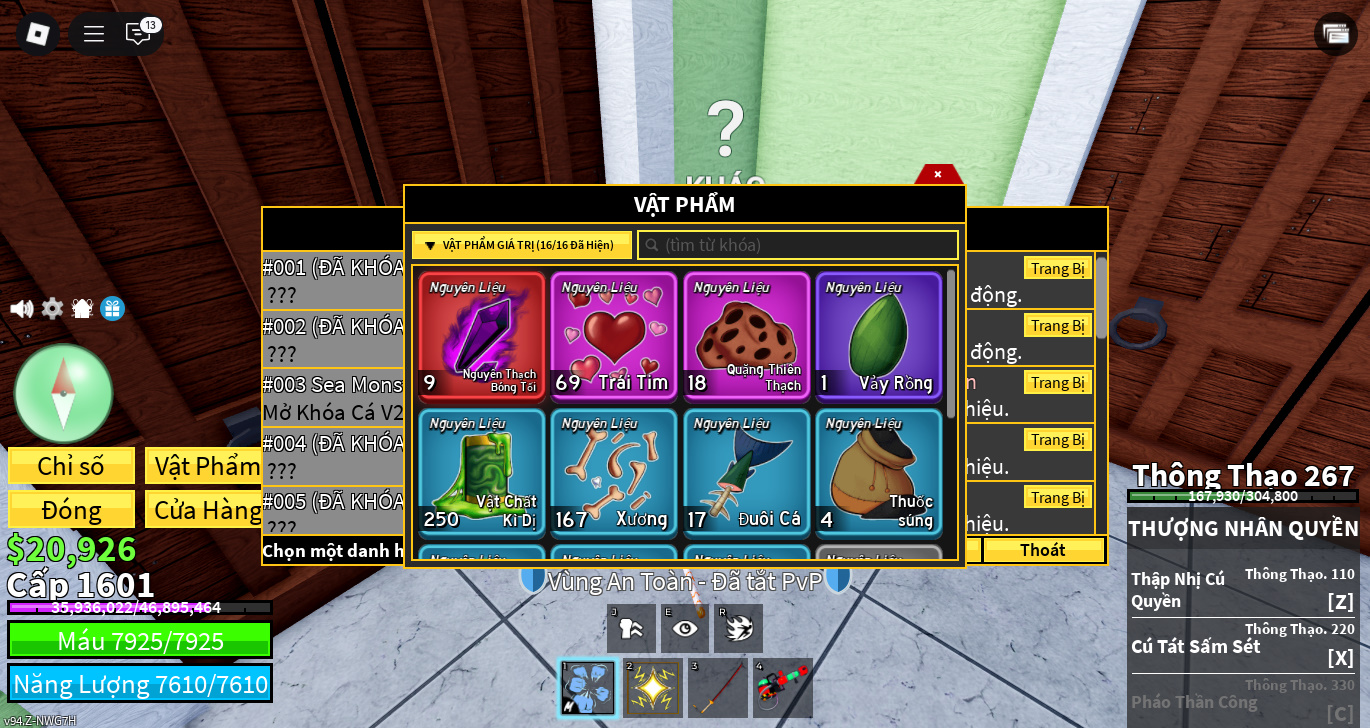Image resolution: width=1370 pixels, height=728 pixels.
Task: Open the Roblox chat with 13 notifications
Action: tap(138, 34)
